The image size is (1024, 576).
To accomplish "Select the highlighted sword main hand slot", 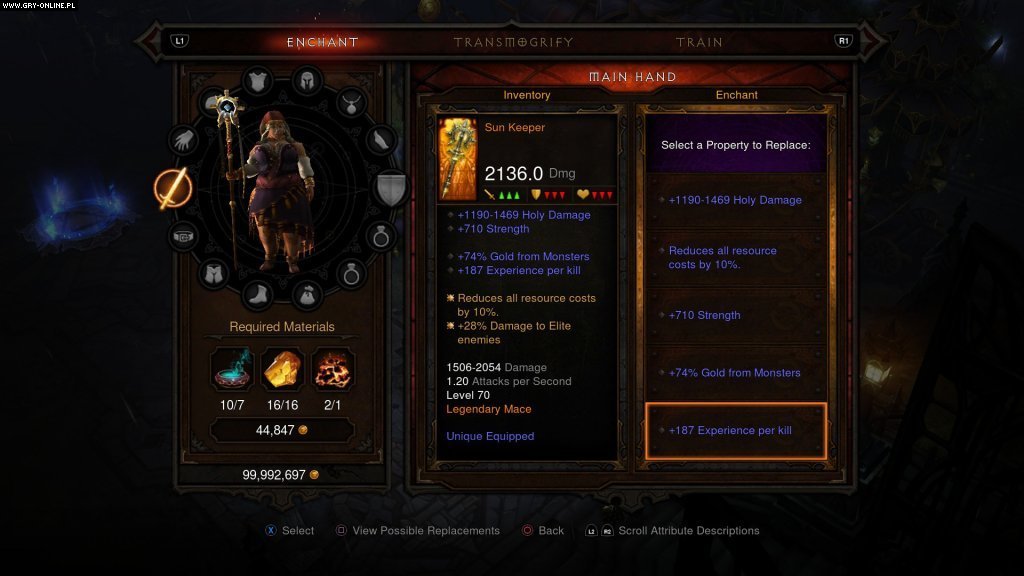I will [x=171, y=189].
